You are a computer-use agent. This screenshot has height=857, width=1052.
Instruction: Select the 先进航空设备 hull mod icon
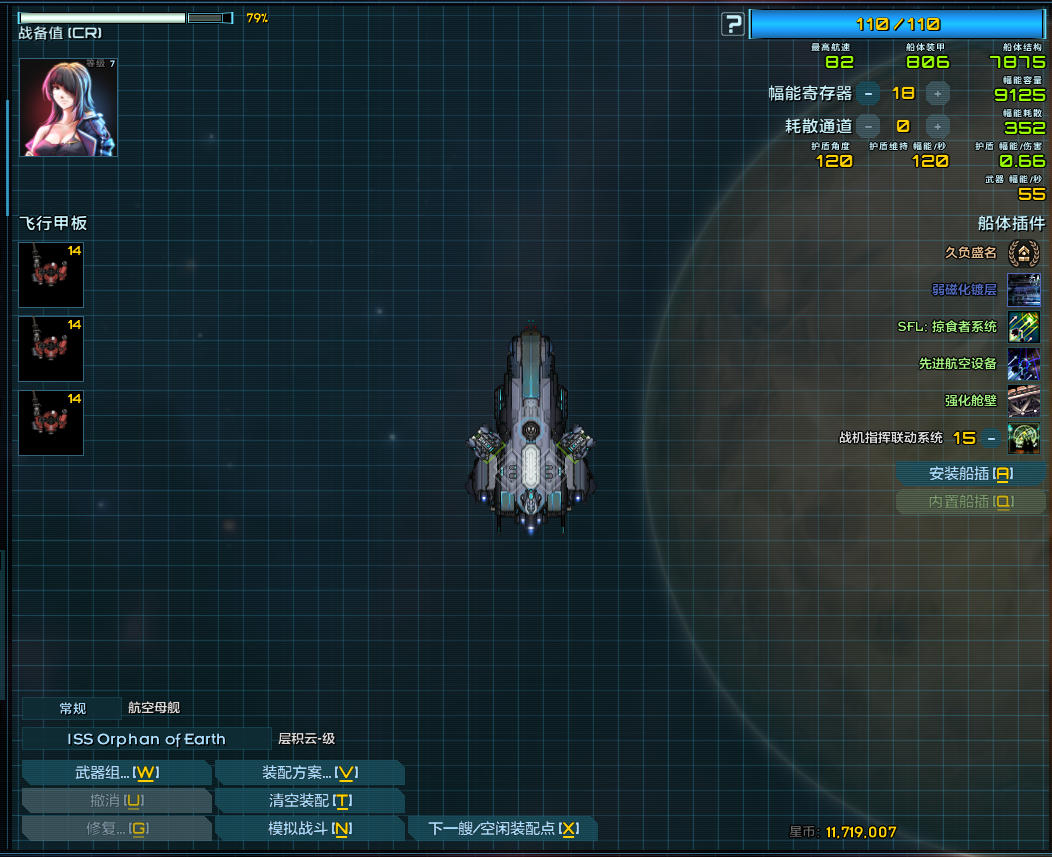[1024, 364]
